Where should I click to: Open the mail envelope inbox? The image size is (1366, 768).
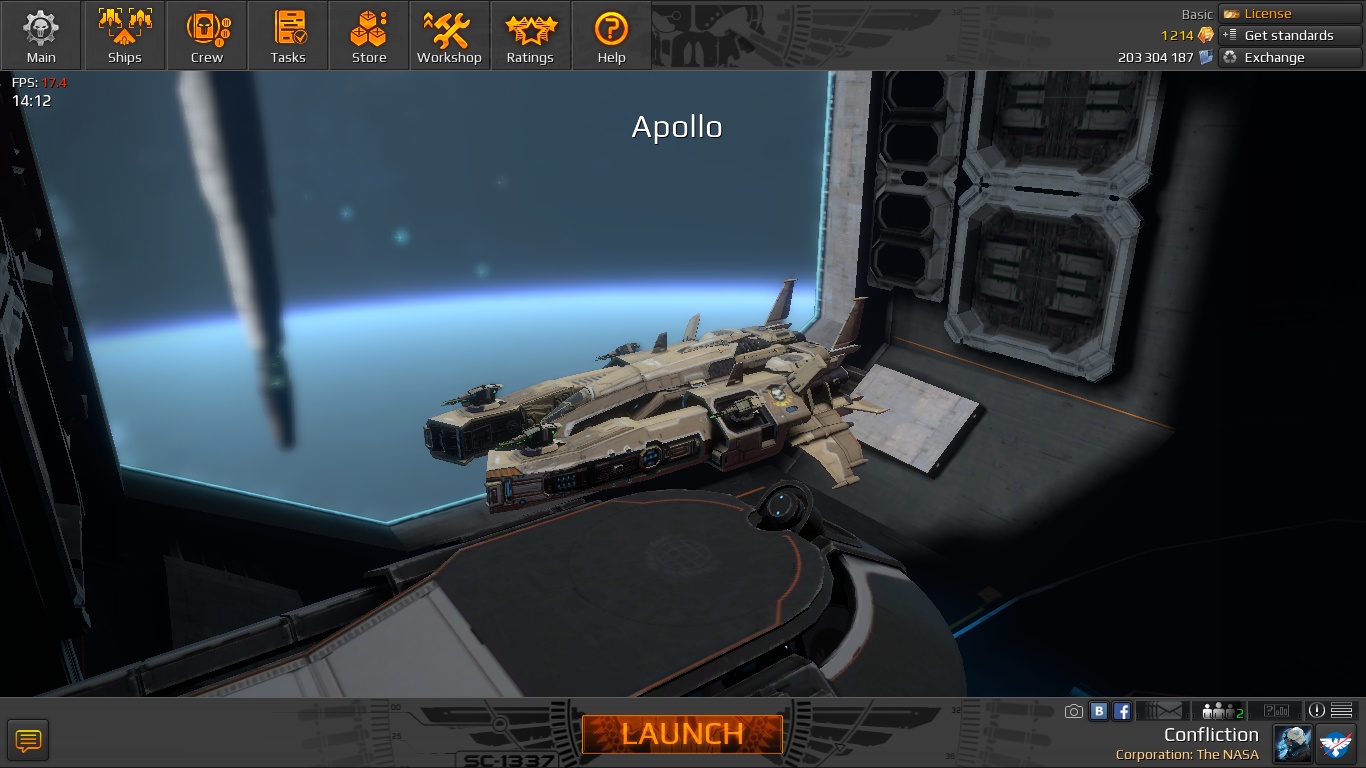tap(1161, 711)
